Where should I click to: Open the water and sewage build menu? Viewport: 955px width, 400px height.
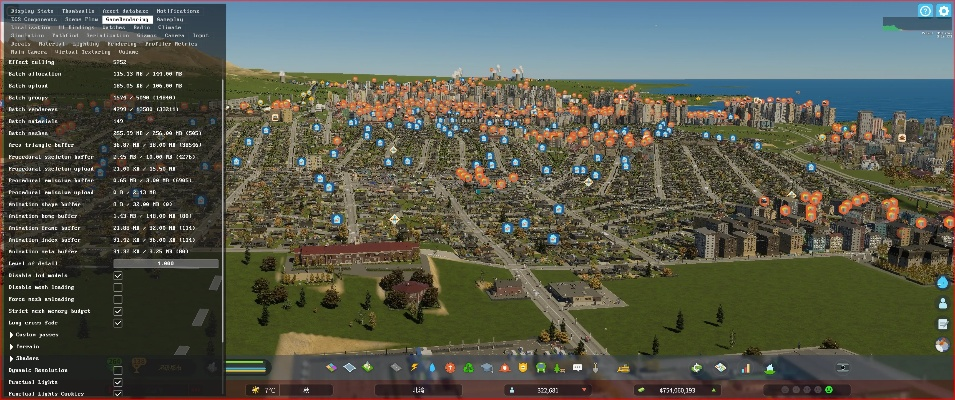[433, 368]
